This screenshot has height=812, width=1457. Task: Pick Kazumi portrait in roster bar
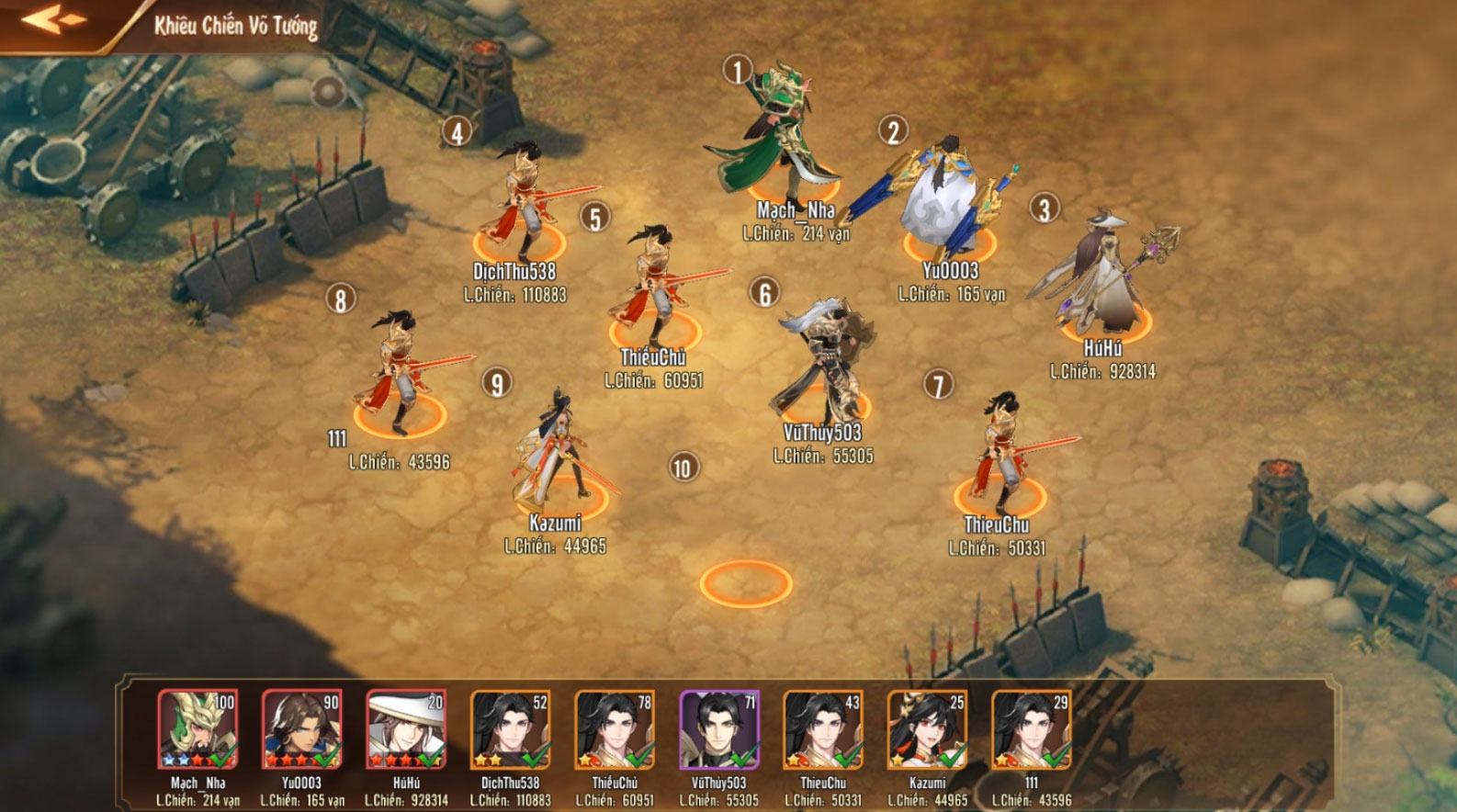click(927, 729)
